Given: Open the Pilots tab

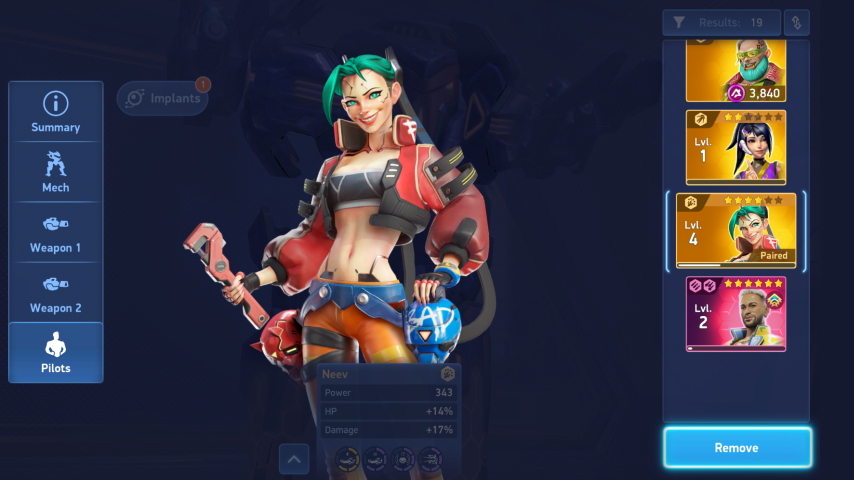Looking at the screenshot, I should pyautogui.click(x=56, y=352).
